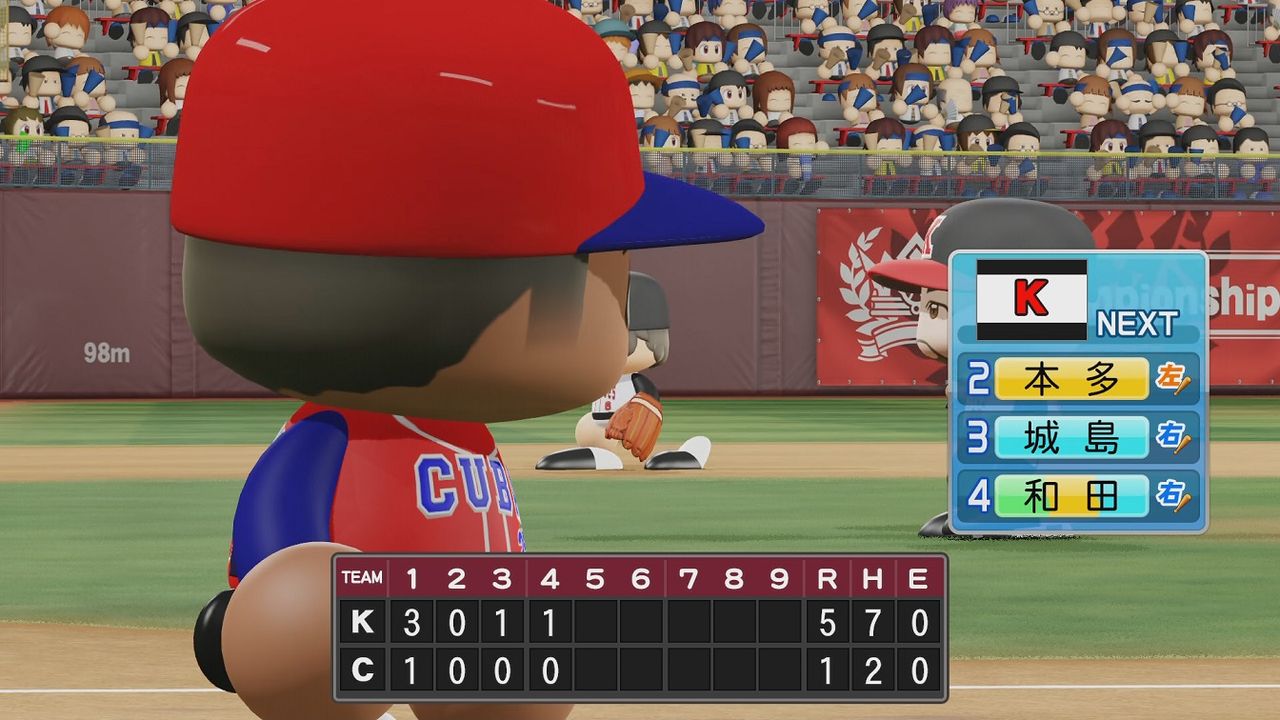Pick batter 和田 from the NEXT panel
Image resolution: width=1280 pixels, height=720 pixels.
[1071, 496]
